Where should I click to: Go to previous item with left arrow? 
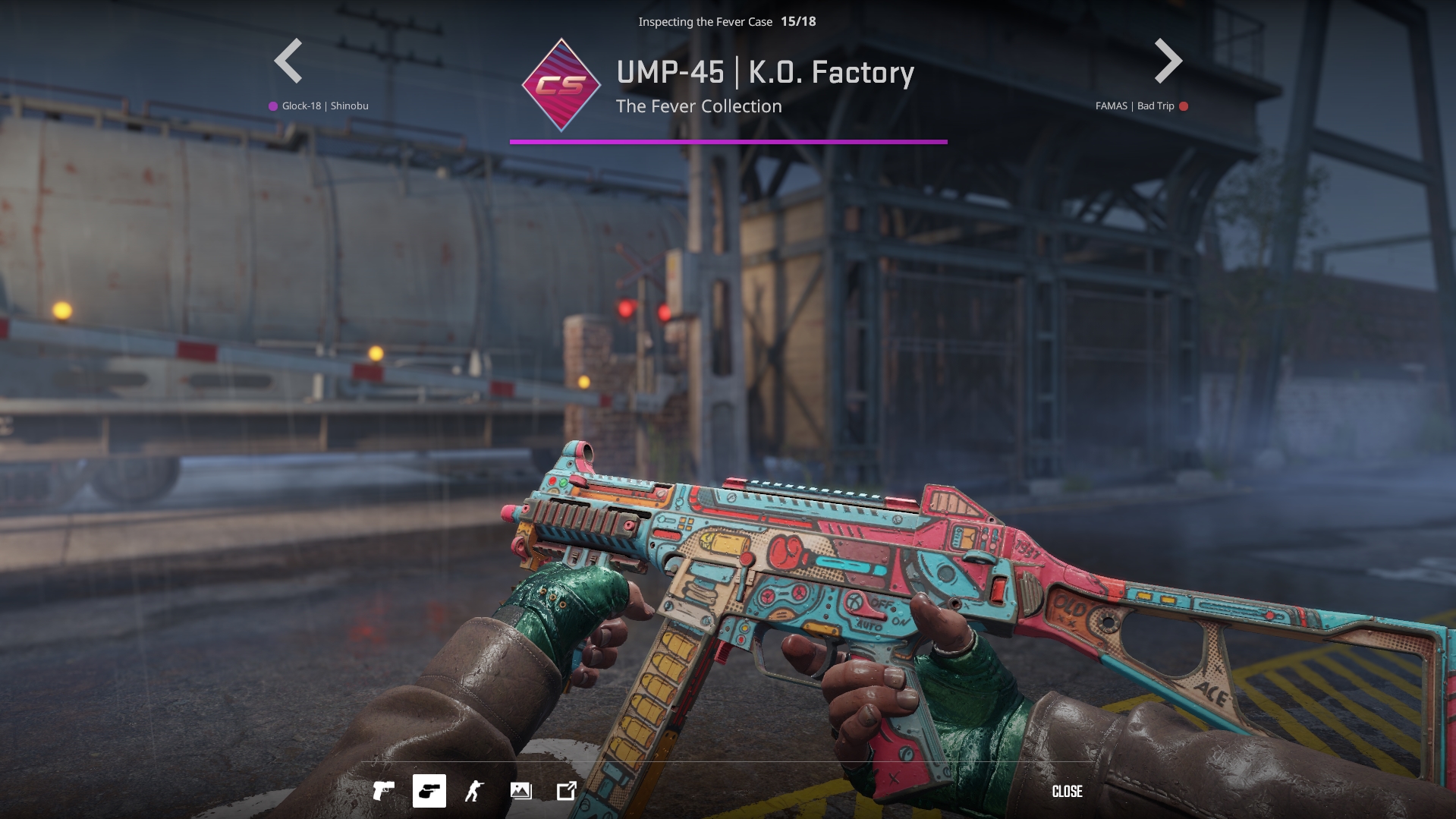(288, 61)
